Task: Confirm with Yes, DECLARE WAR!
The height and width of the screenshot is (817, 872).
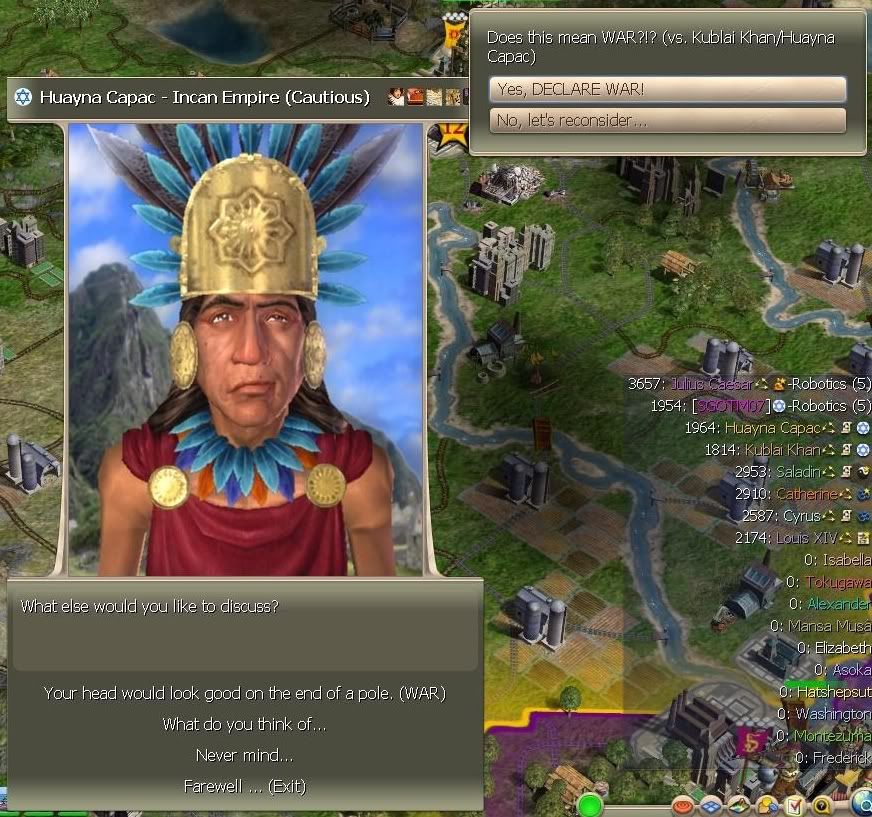Action: coord(667,90)
